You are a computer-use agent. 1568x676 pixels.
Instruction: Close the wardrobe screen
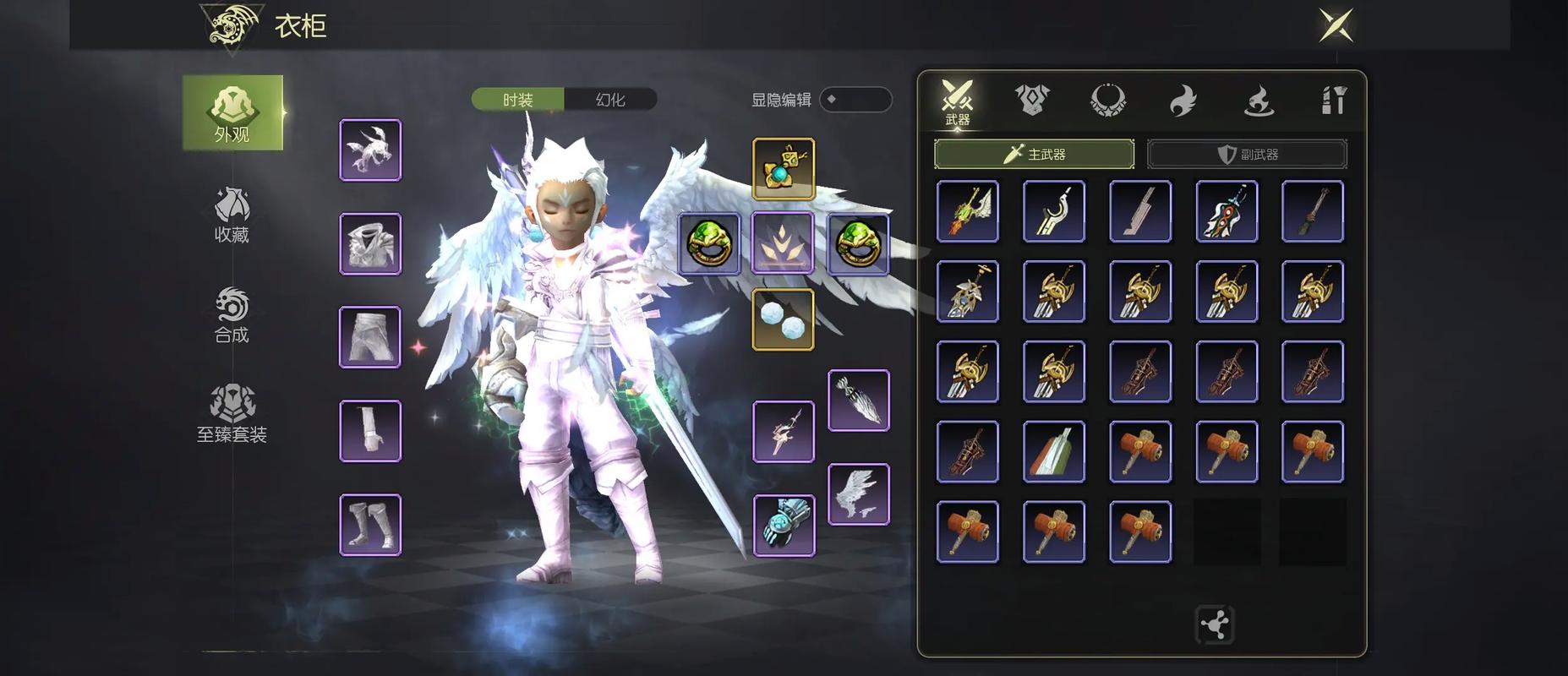click(x=1336, y=25)
